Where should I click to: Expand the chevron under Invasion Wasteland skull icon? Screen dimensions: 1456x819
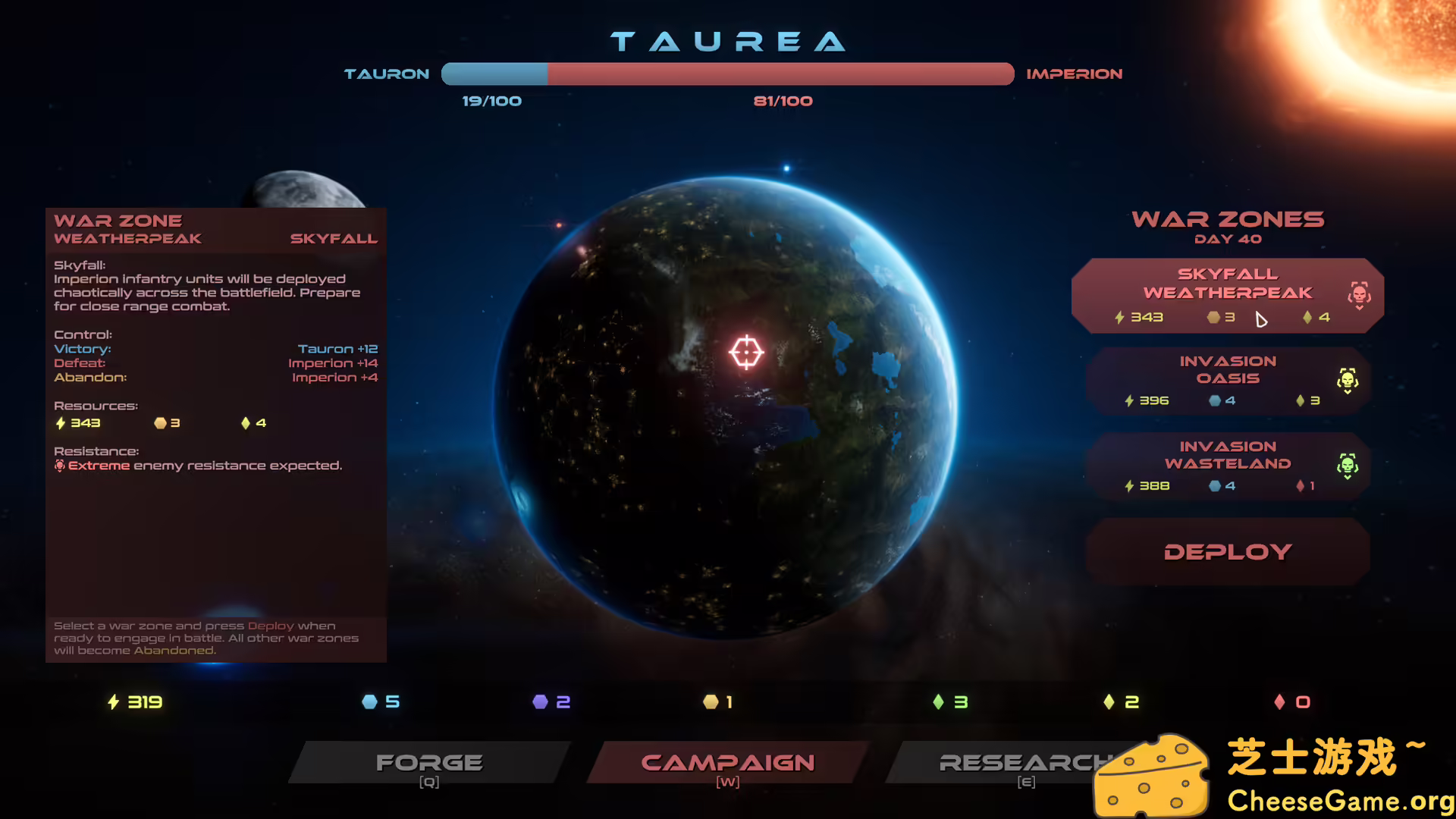1348,476
